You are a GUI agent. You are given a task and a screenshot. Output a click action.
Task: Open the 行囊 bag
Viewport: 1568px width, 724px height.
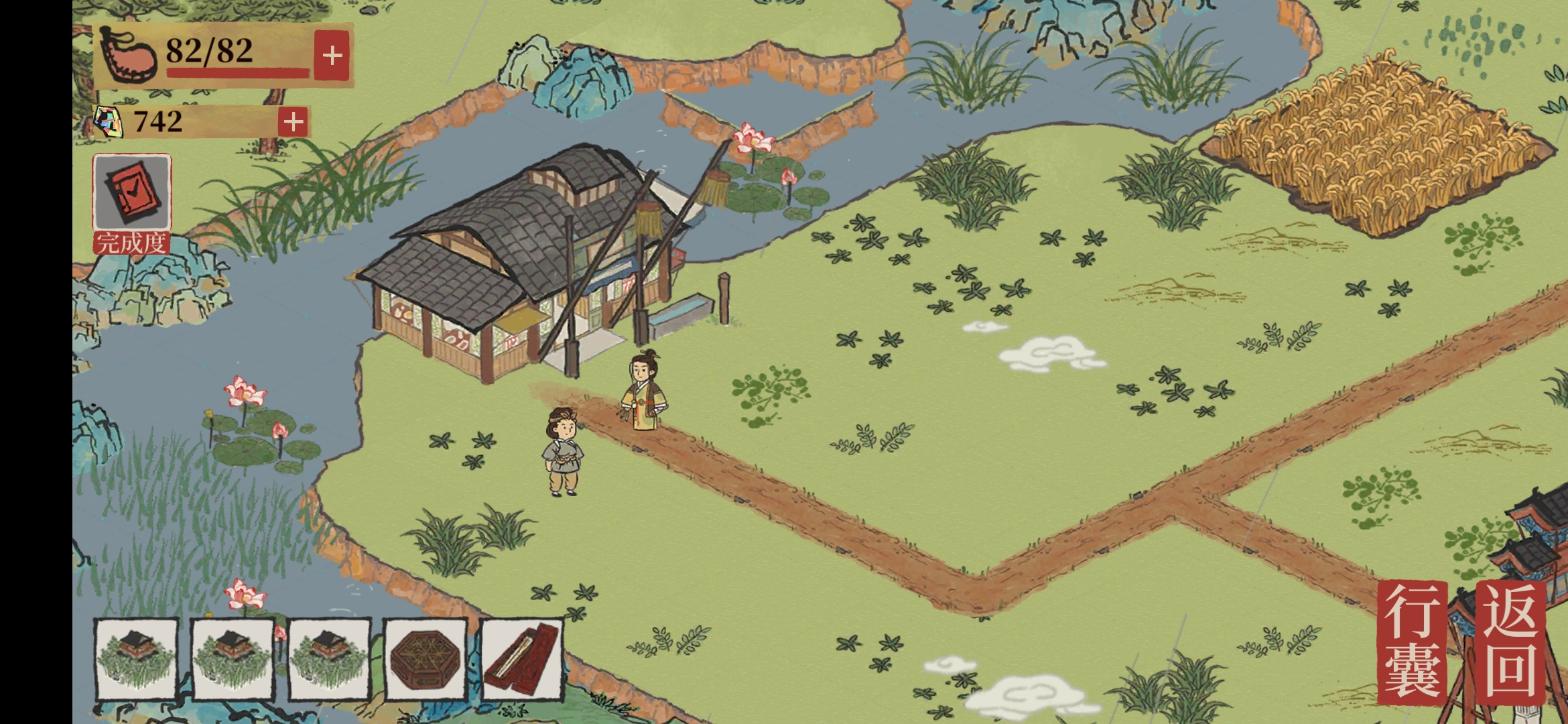click(1412, 642)
